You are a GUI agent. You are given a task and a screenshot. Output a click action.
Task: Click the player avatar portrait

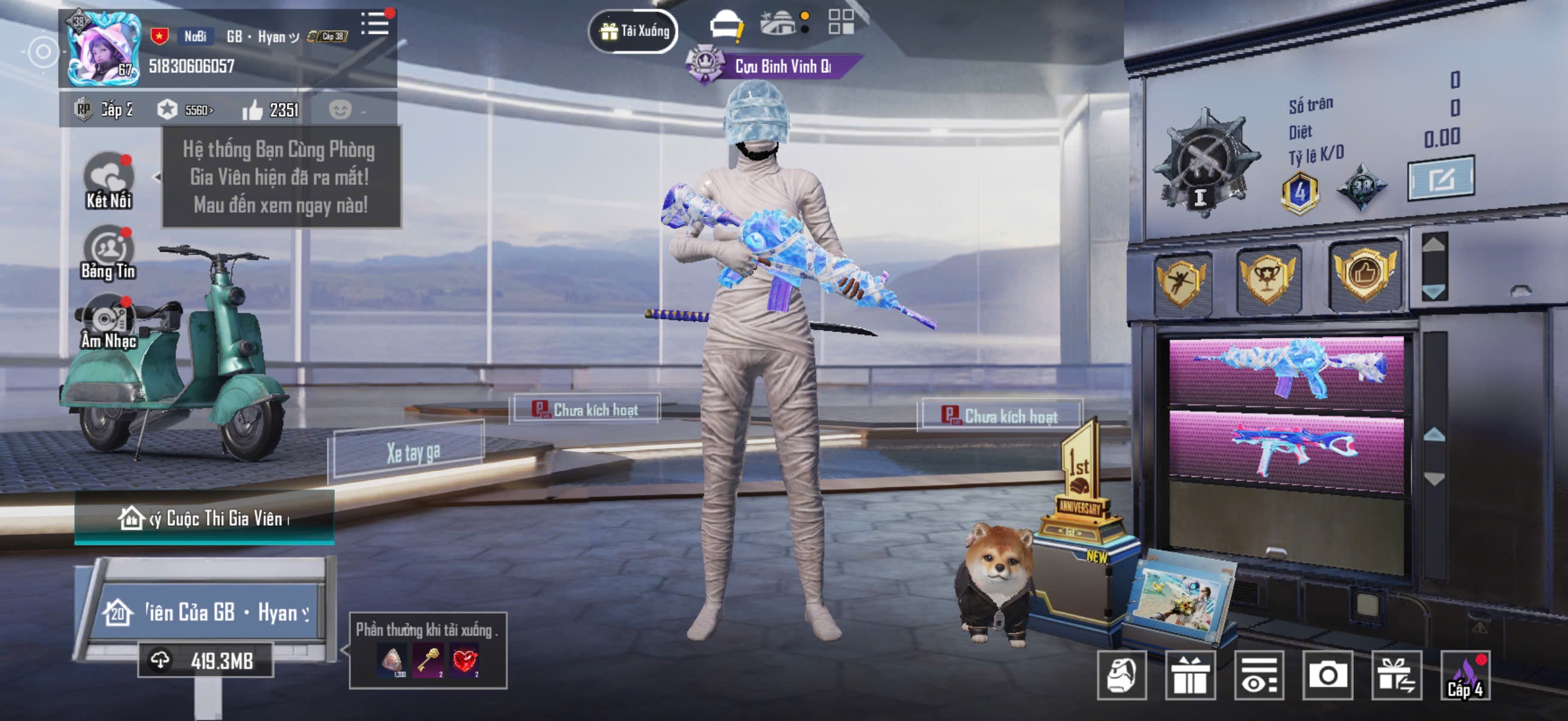[103, 48]
